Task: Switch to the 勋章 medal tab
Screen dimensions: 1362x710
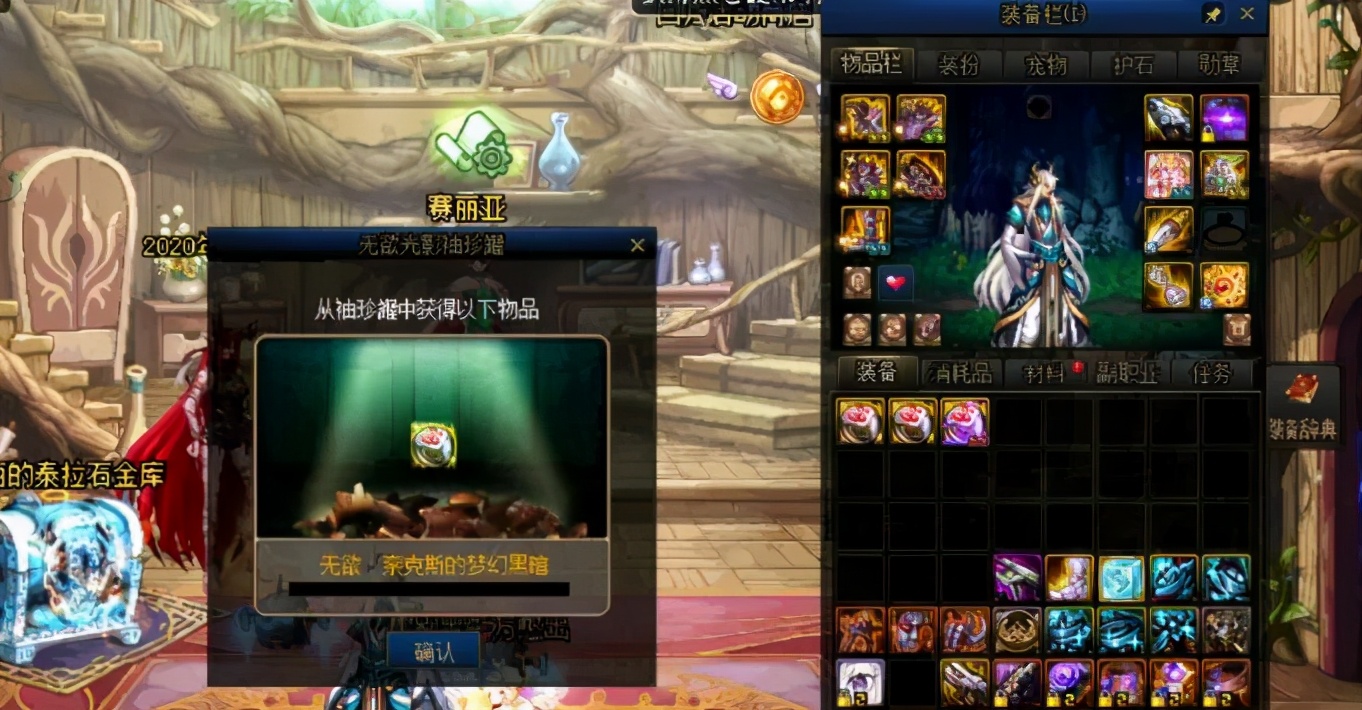Action: pos(1218,65)
